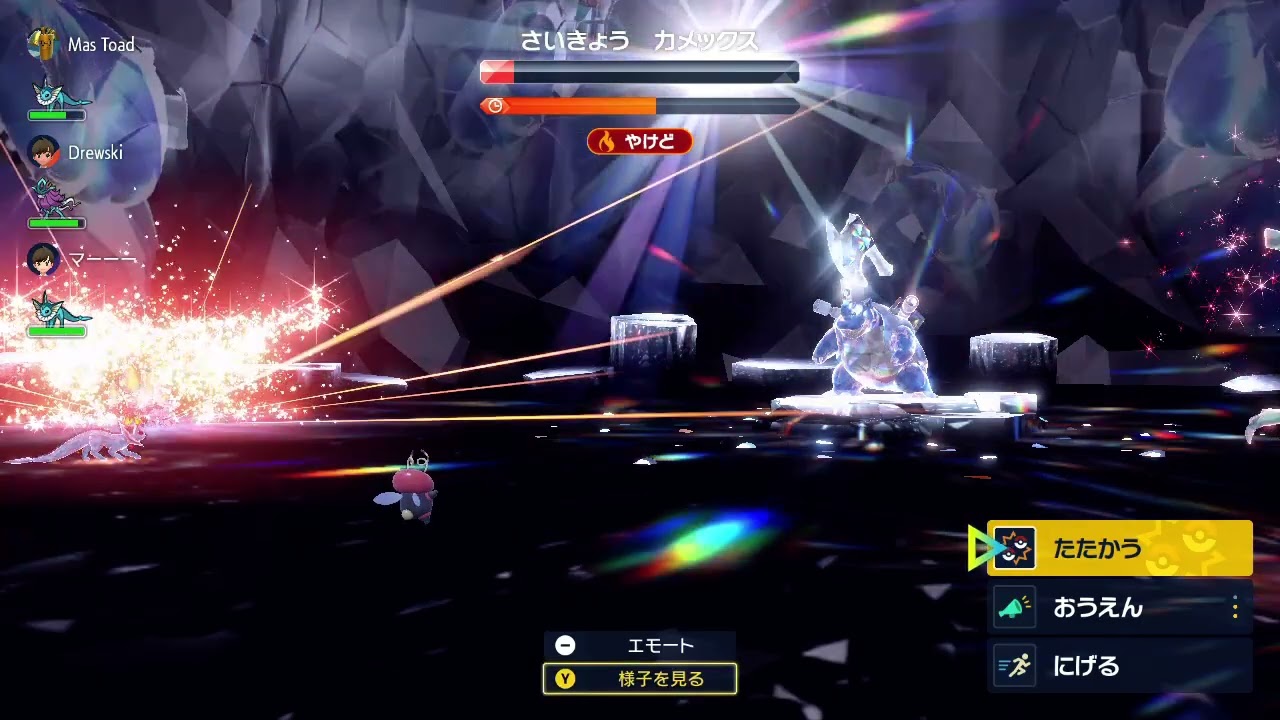The image size is (1280, 720).
Task: Select Mas Toad in the party list
Action: click(100, 45)
